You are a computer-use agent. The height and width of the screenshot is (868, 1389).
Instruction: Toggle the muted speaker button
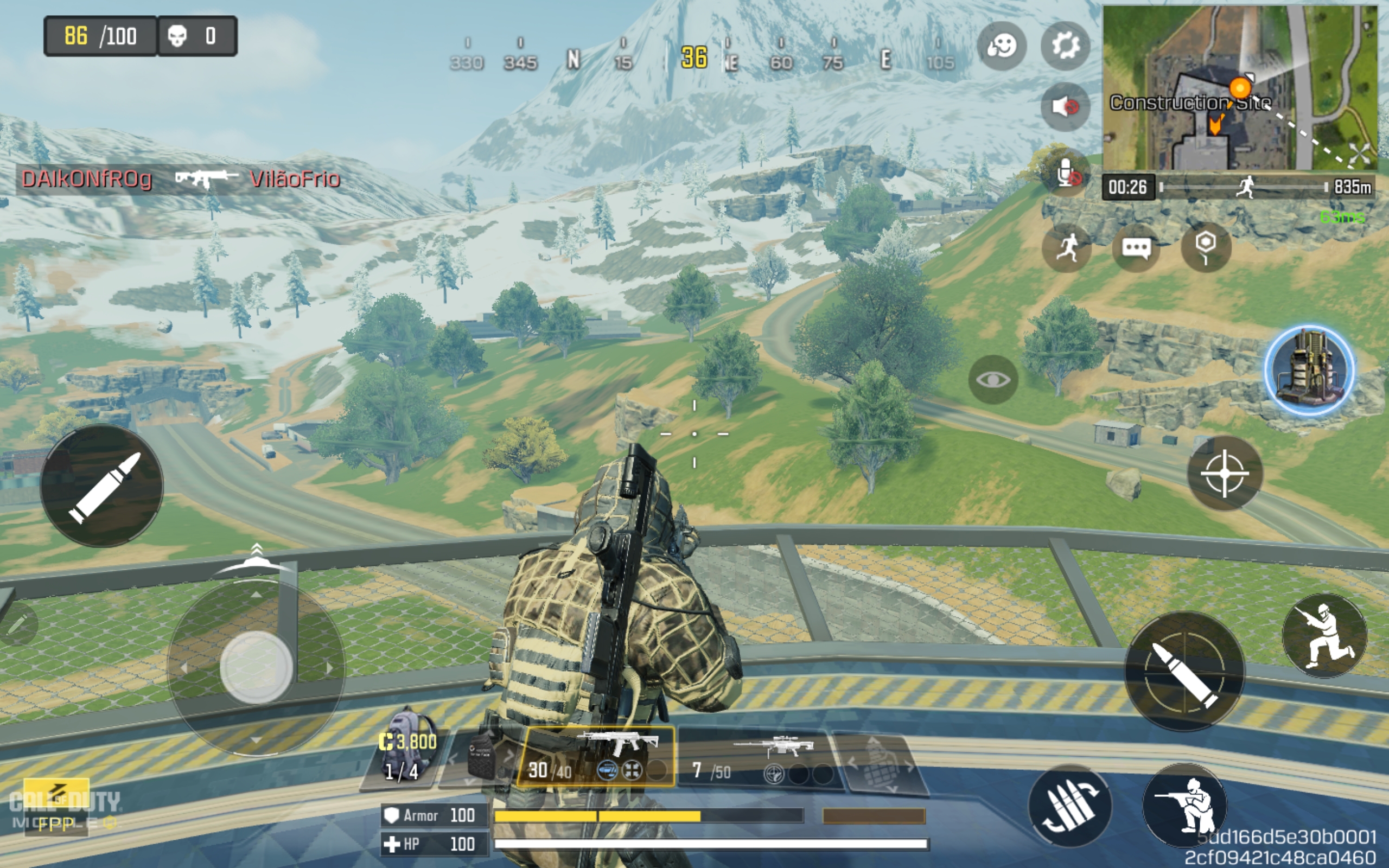click(x=1065, y=107)
